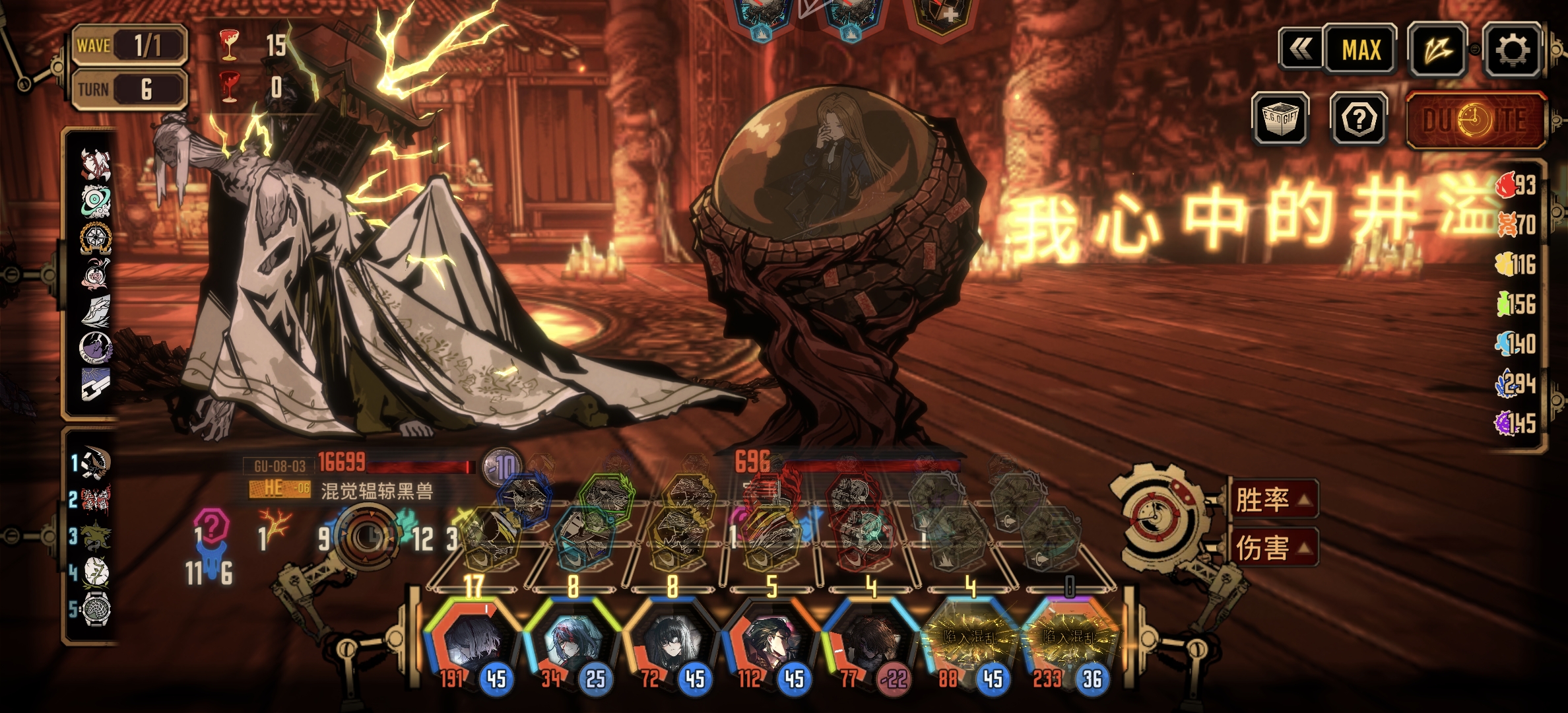The width and height of the screenshot is (1568, 713).
Task: Open the E.G.O Gift list
Action: point(1280,119)
